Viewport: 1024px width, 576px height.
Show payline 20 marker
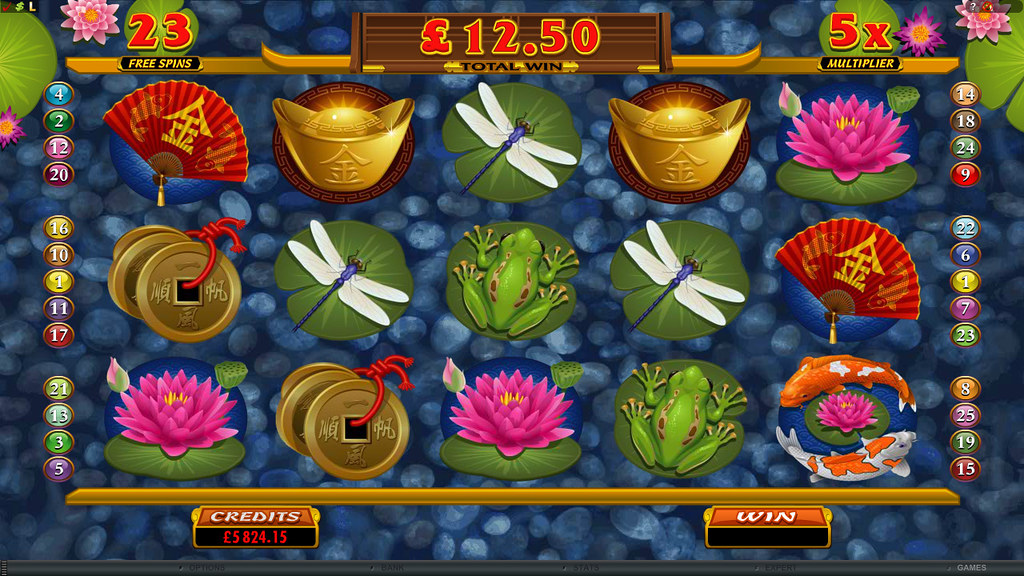tap(59, 175)
